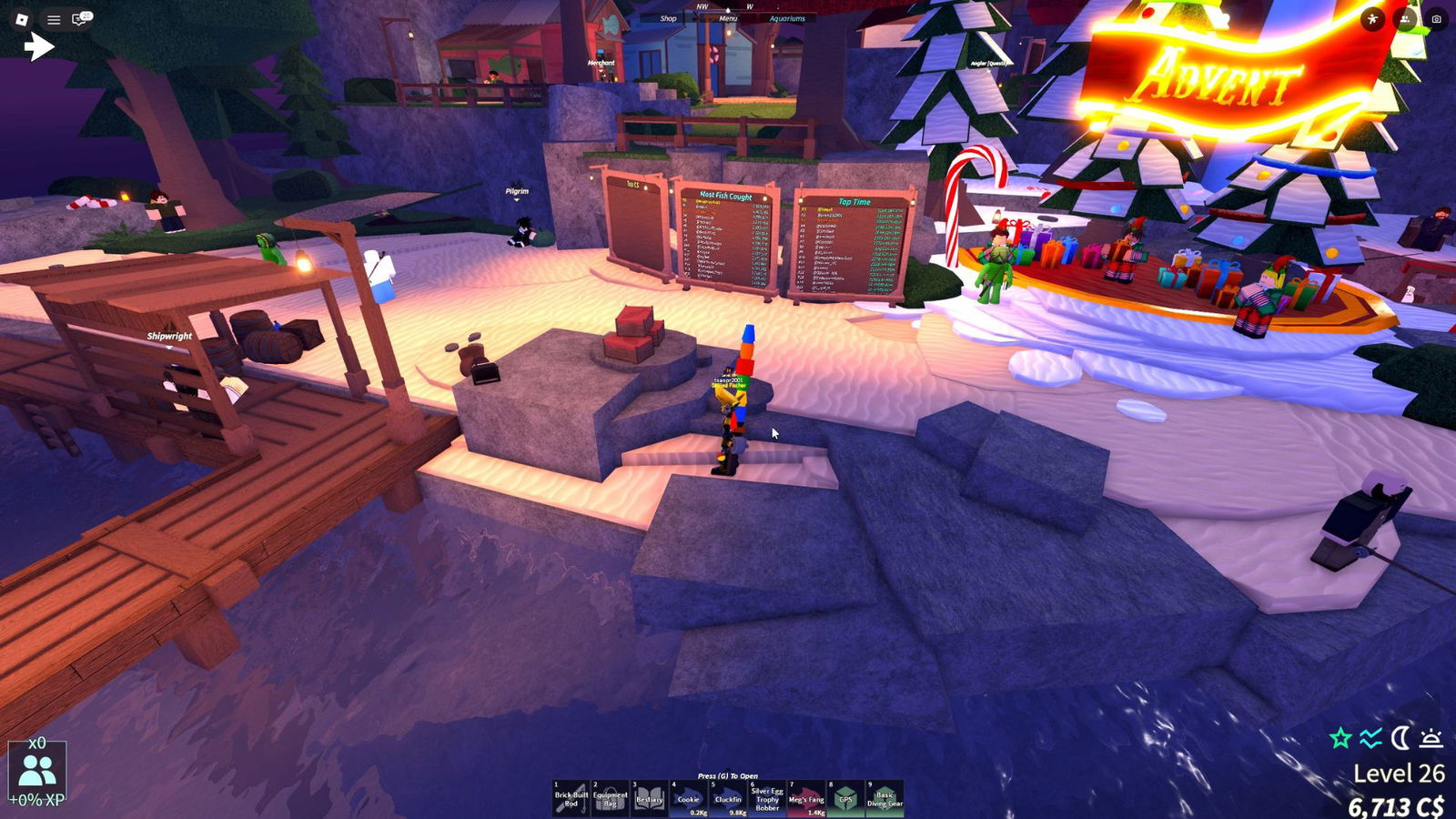Equip the Basic Diving Gear

pos(885,798)
